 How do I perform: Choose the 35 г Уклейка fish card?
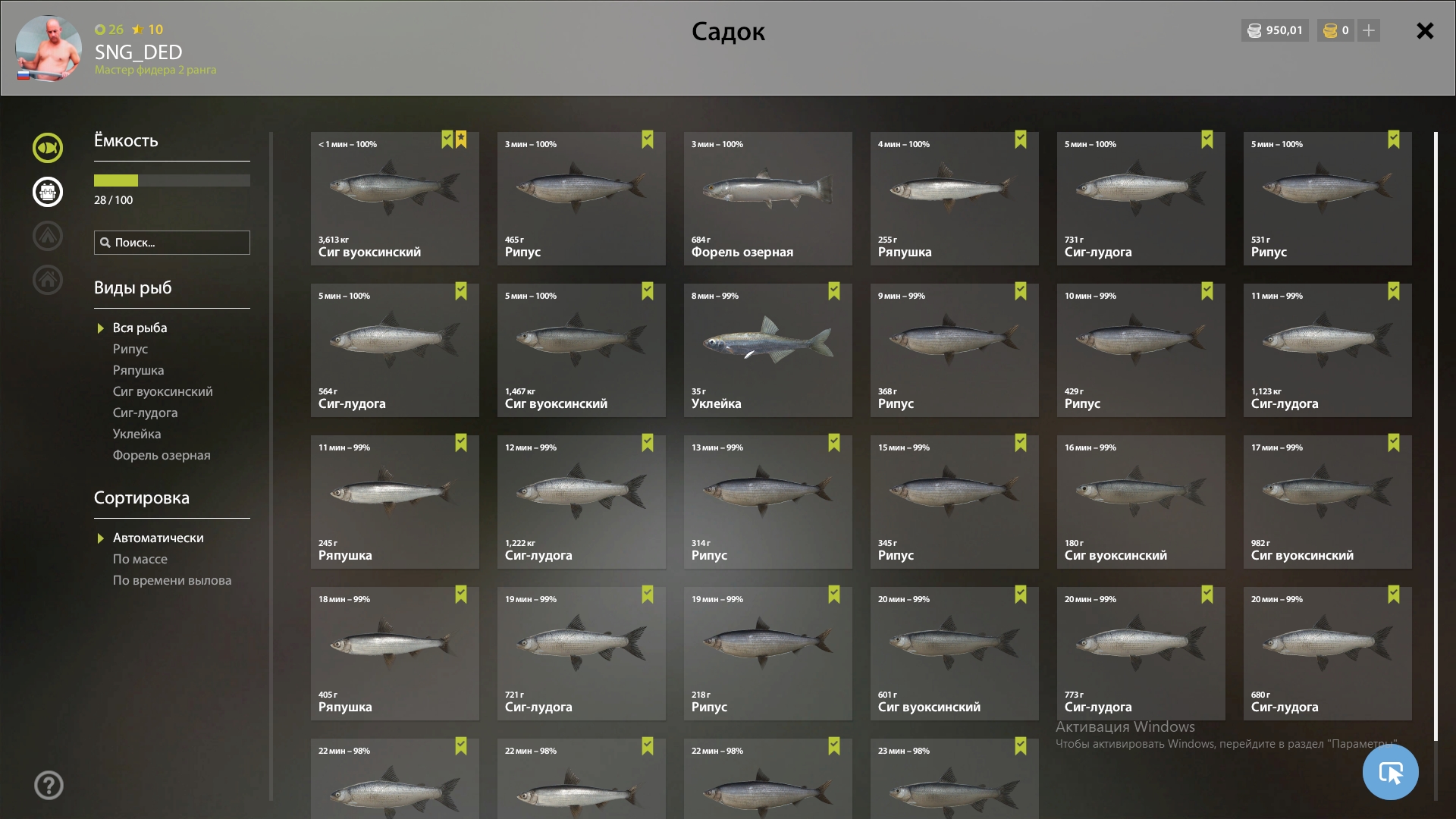tap(767, 350)
